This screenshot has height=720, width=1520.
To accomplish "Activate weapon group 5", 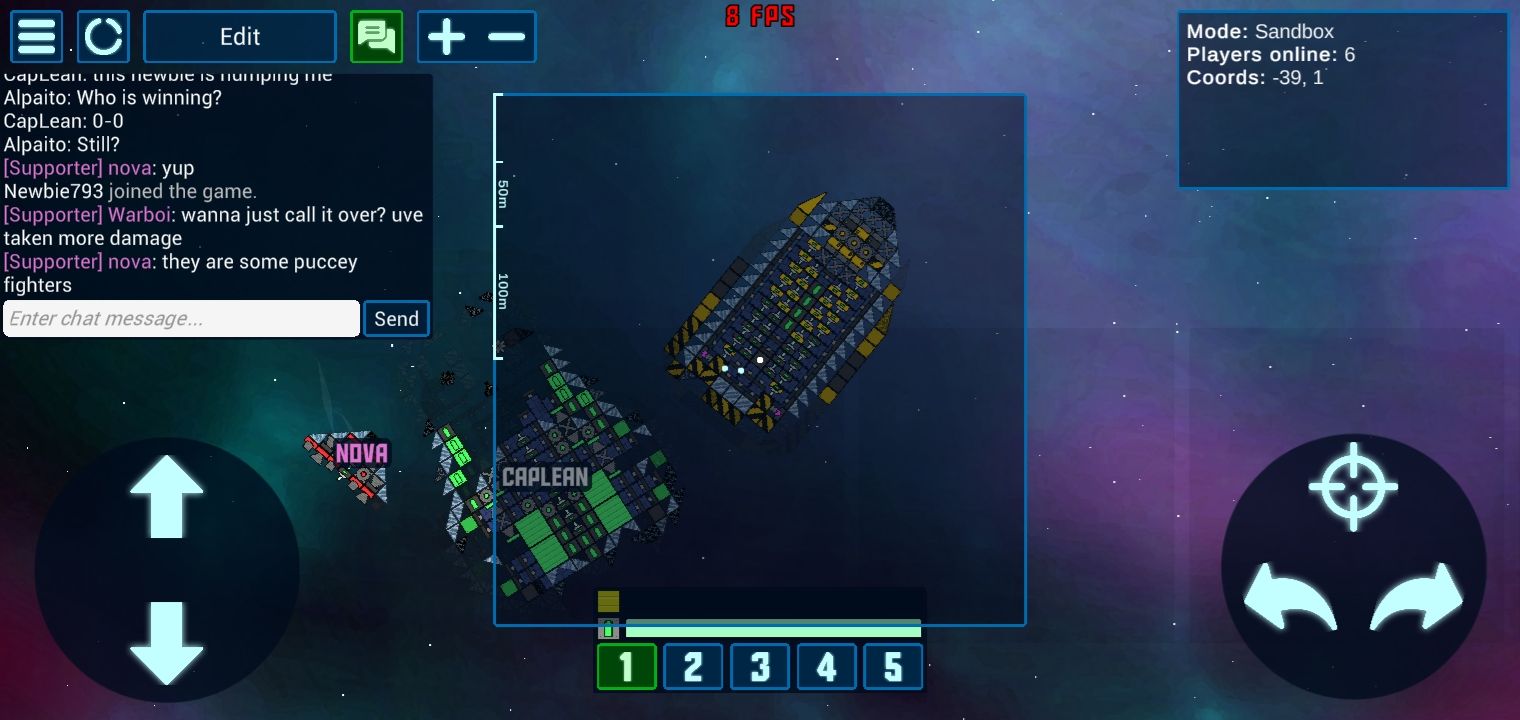I will tap(893, 667).
